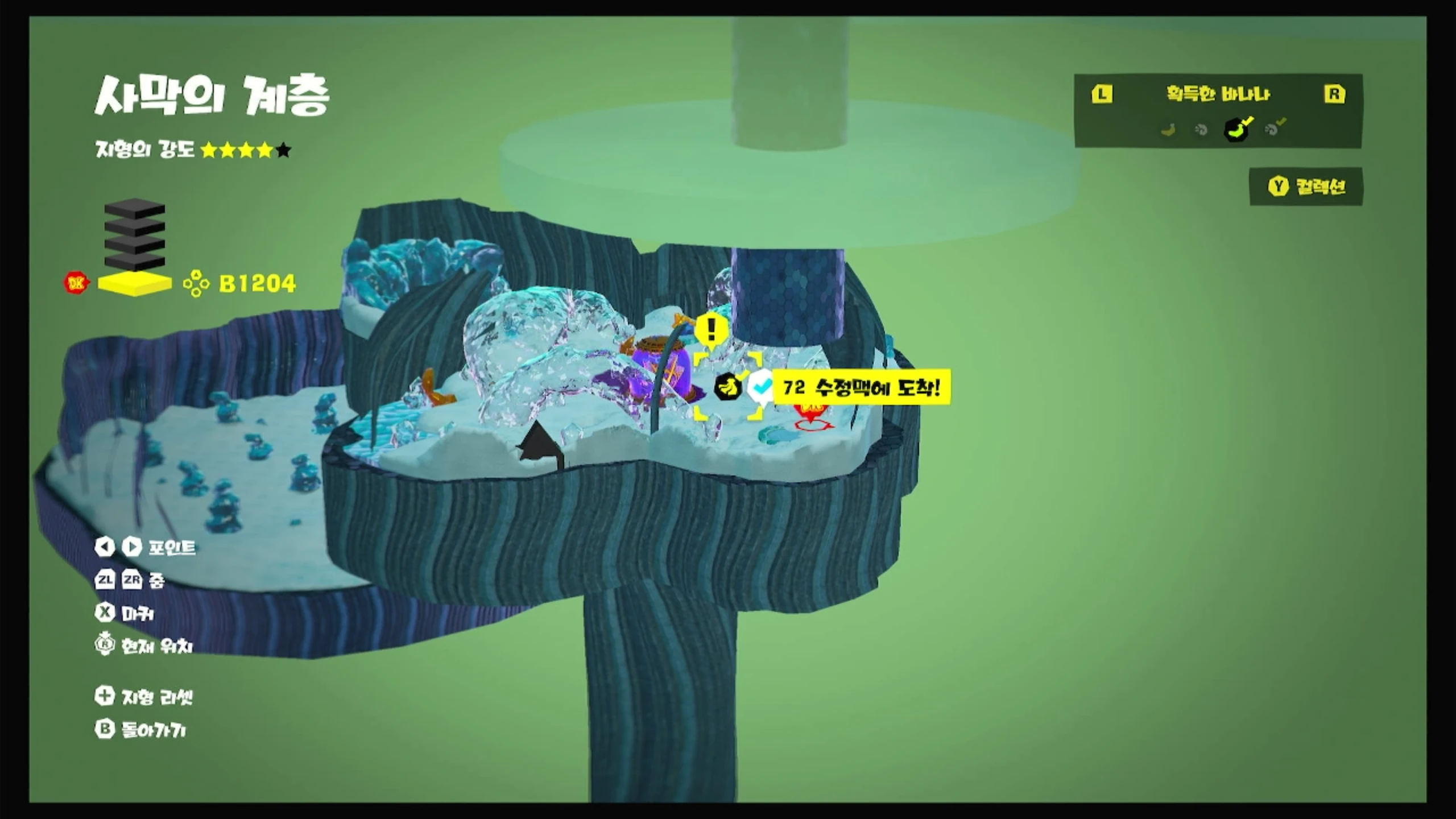
Task: Select the yellow bottom sublayer tile
Action: pos(135,283)
